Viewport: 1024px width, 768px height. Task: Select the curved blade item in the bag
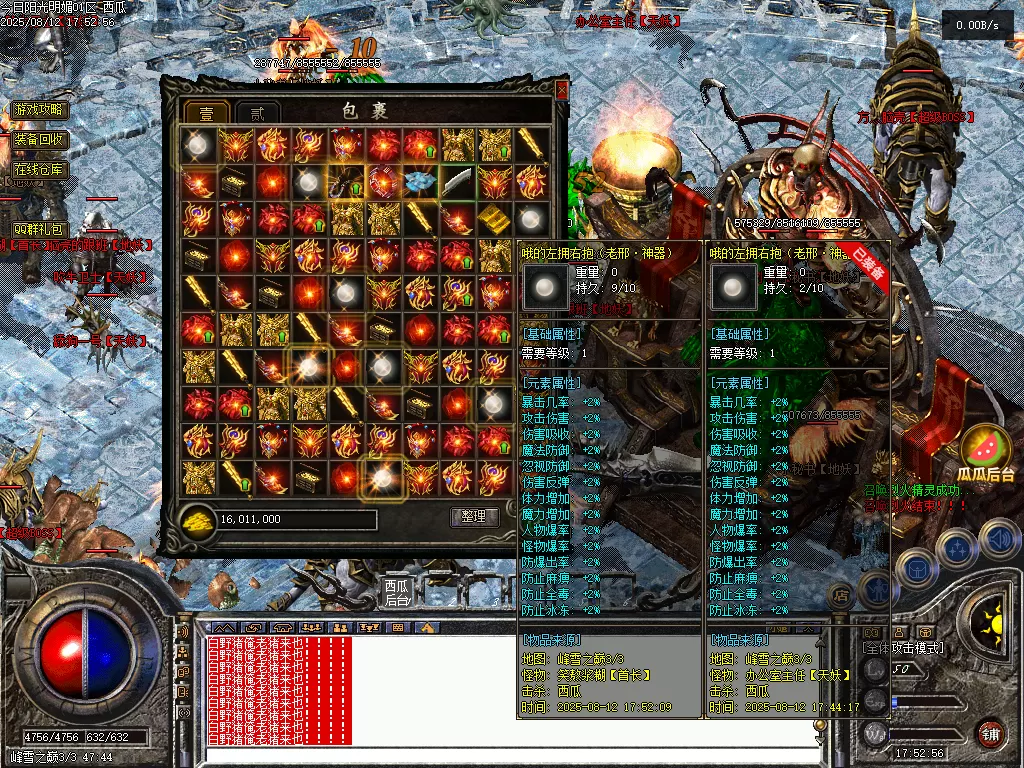click(x=456, y=181)
